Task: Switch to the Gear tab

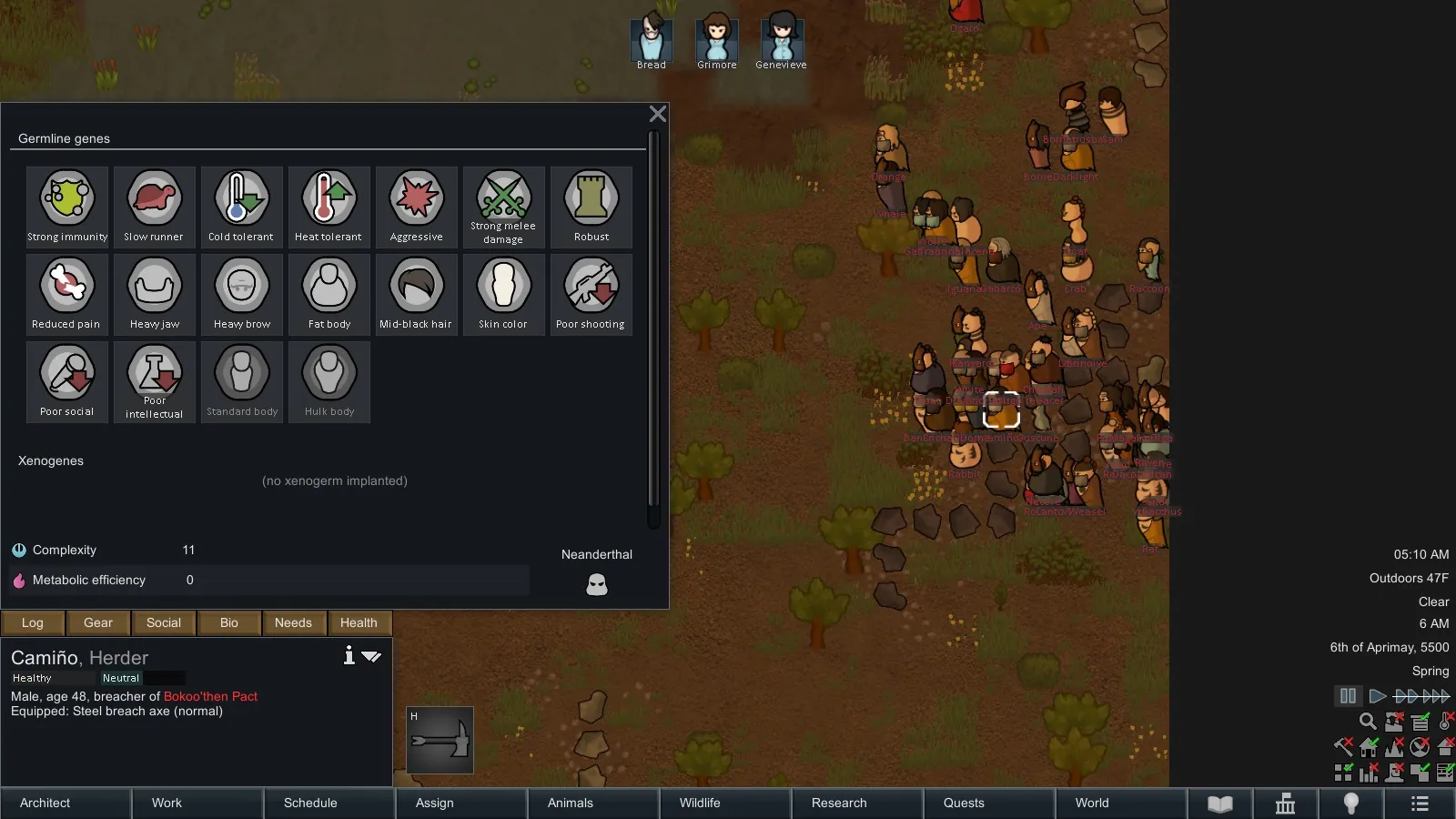Action: [98, 622]
